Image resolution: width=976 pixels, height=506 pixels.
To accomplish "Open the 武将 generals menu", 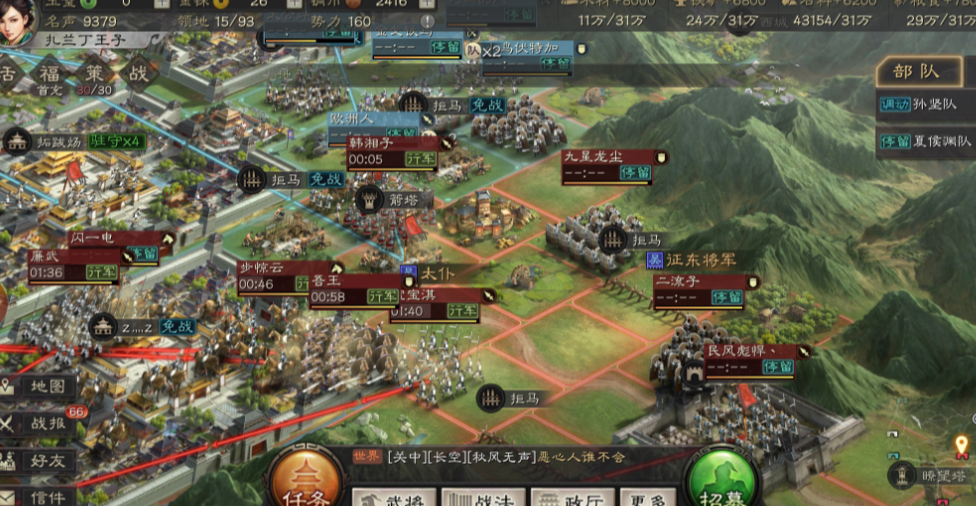I will click(x=392, y=497).
